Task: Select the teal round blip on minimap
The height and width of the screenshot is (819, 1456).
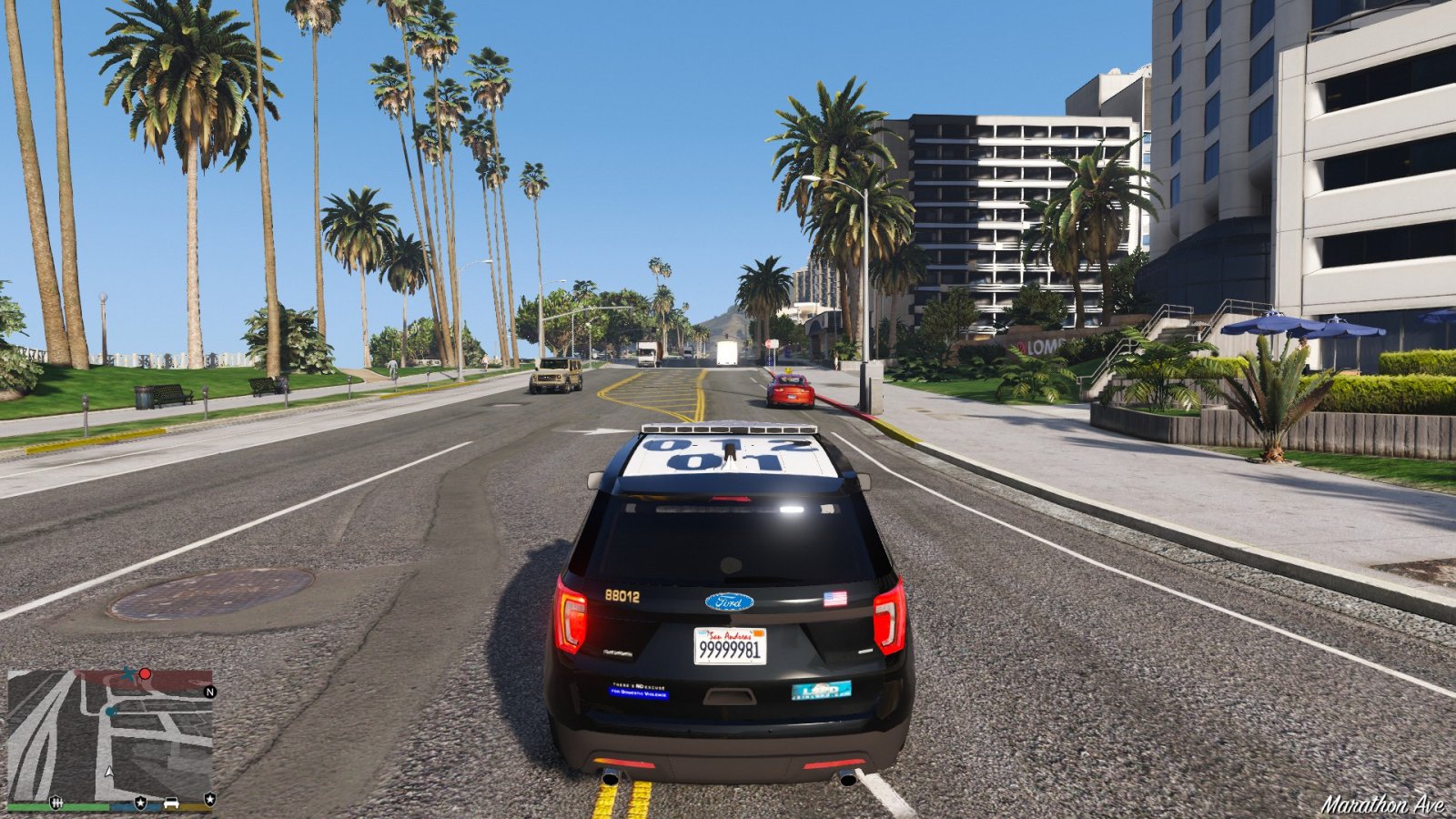Action: point(111,711)
